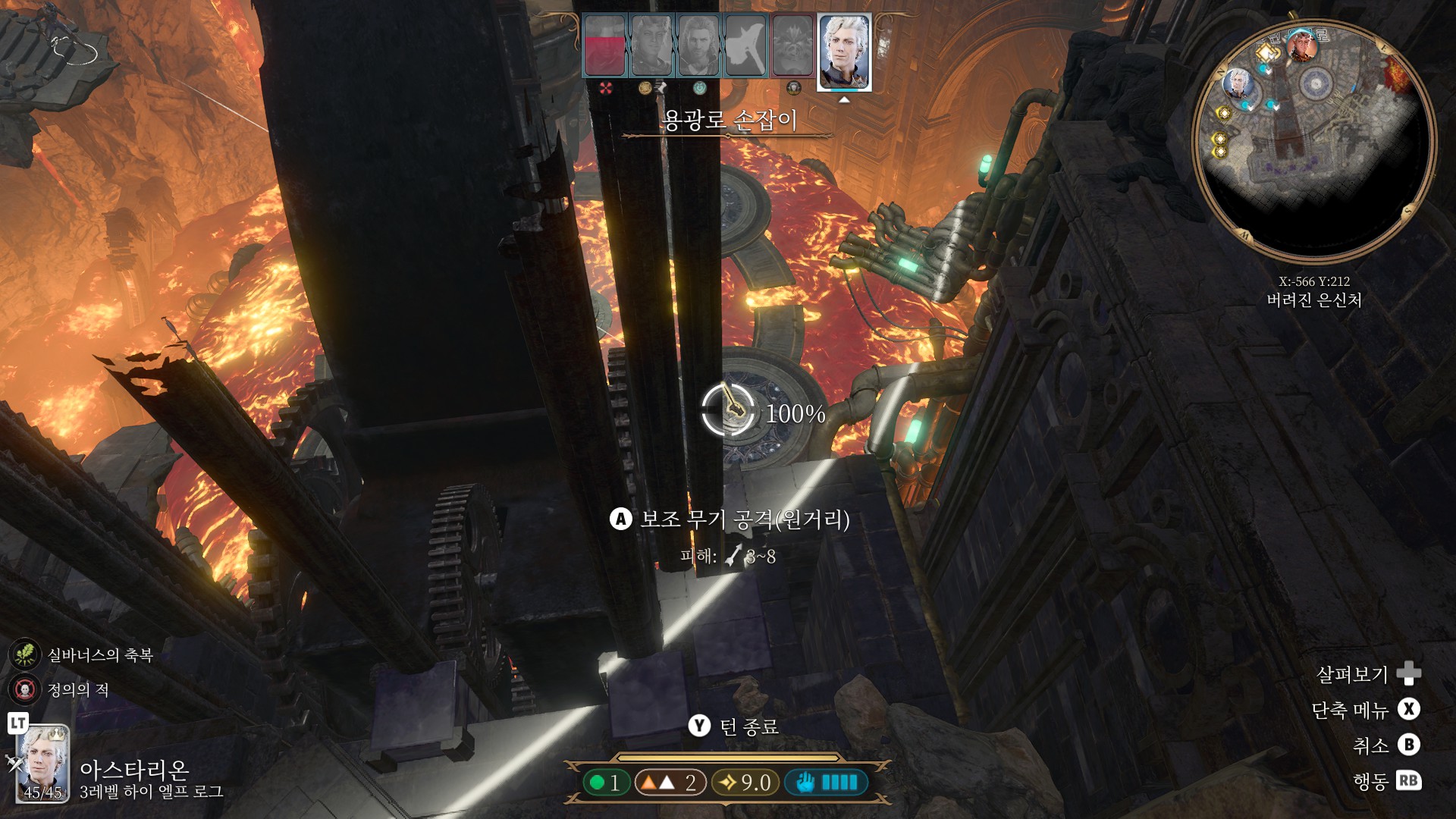Choose the axe silhouette turn-order card
Image resolution: width=1456 pixels, height=819 pixels.
[745, 47]
